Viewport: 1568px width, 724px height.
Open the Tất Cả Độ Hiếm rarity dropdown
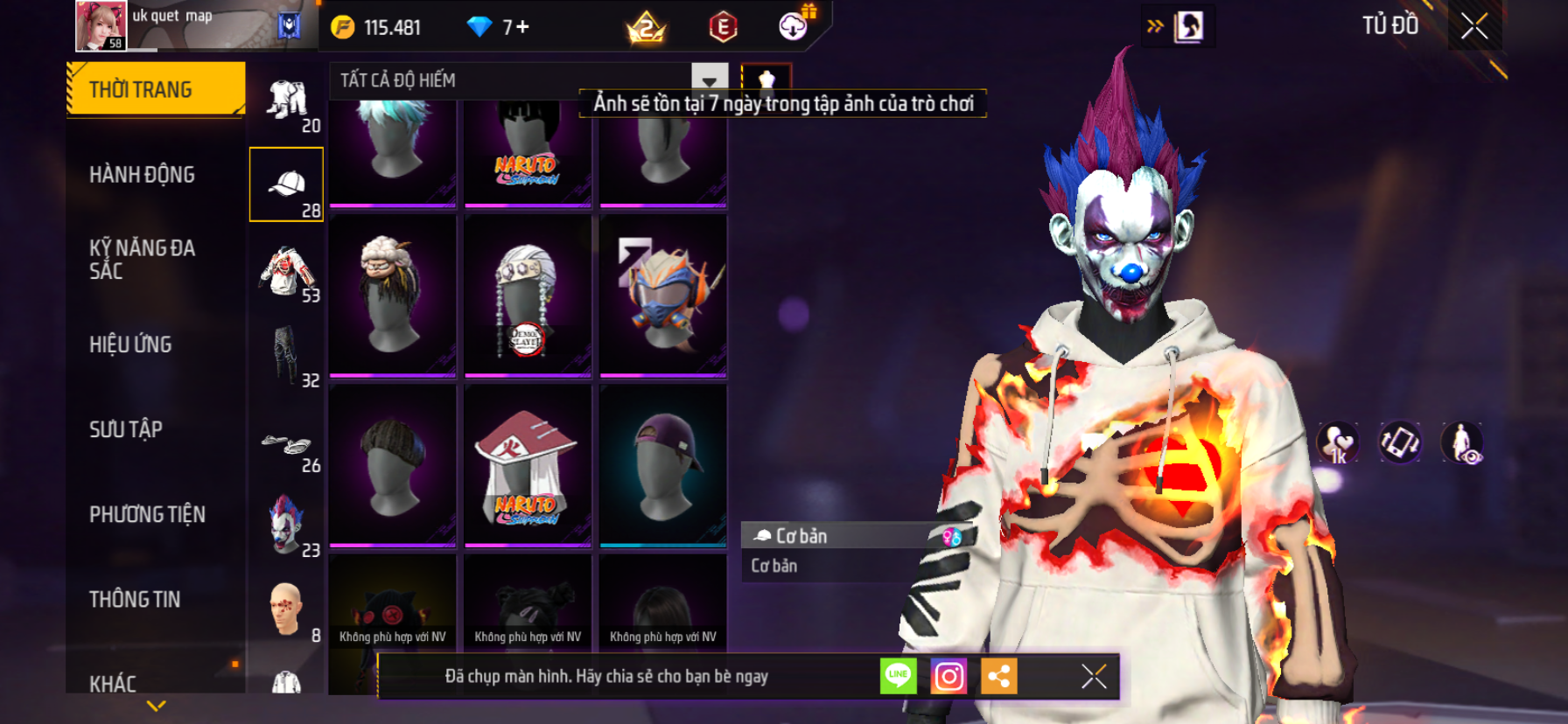[709, 80]
